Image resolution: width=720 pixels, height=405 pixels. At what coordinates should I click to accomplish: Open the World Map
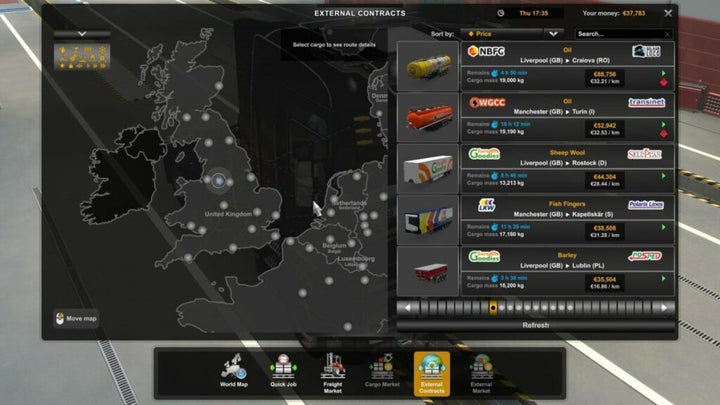pyautogui.click(x=234, y=370)
